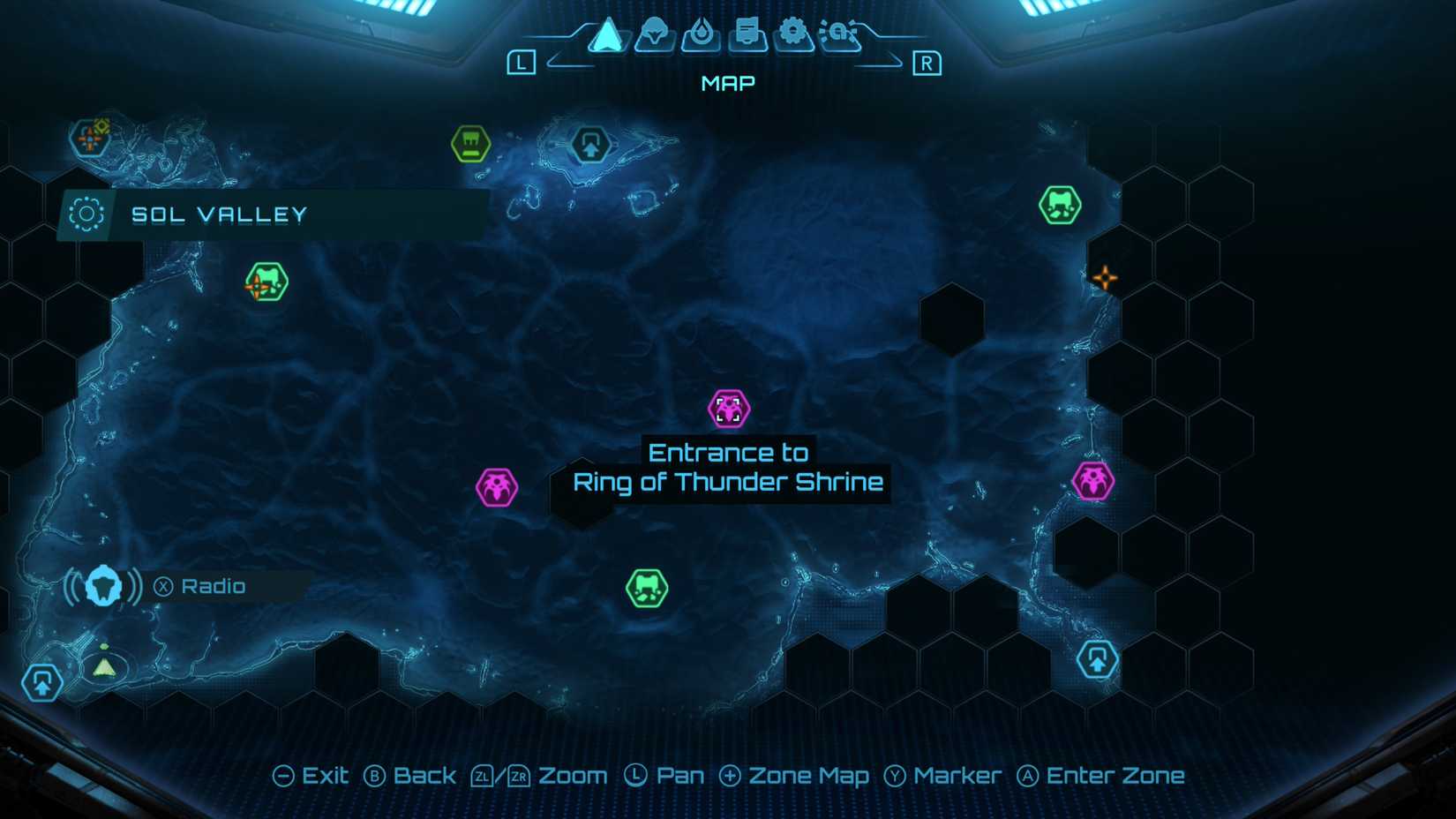Click the magenta spider enemy icon mid-map
1456x819 pixels.
499,486
